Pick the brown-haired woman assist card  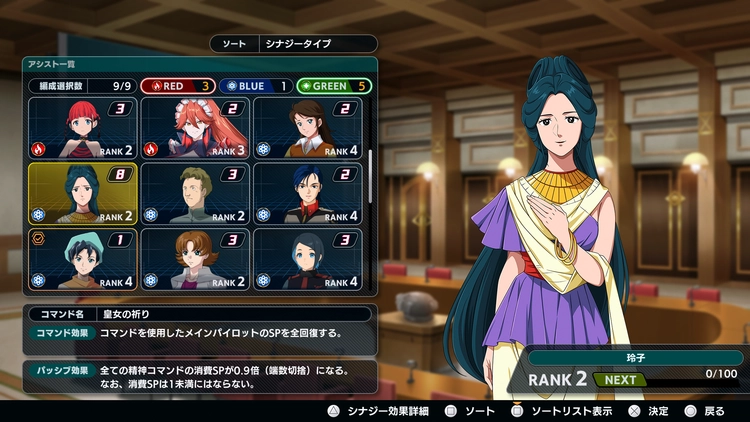(x=309, y=128)
